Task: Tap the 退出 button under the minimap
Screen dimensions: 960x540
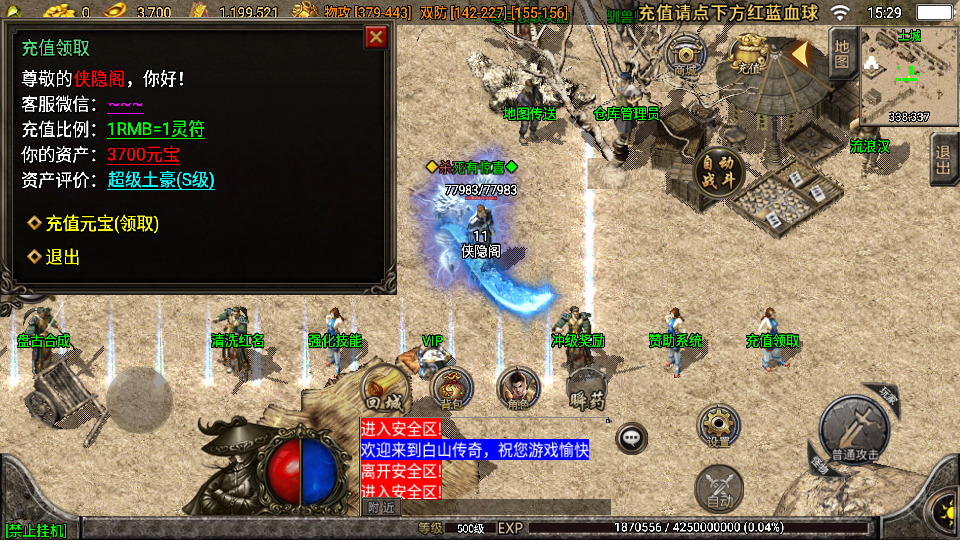Action: 943,159
